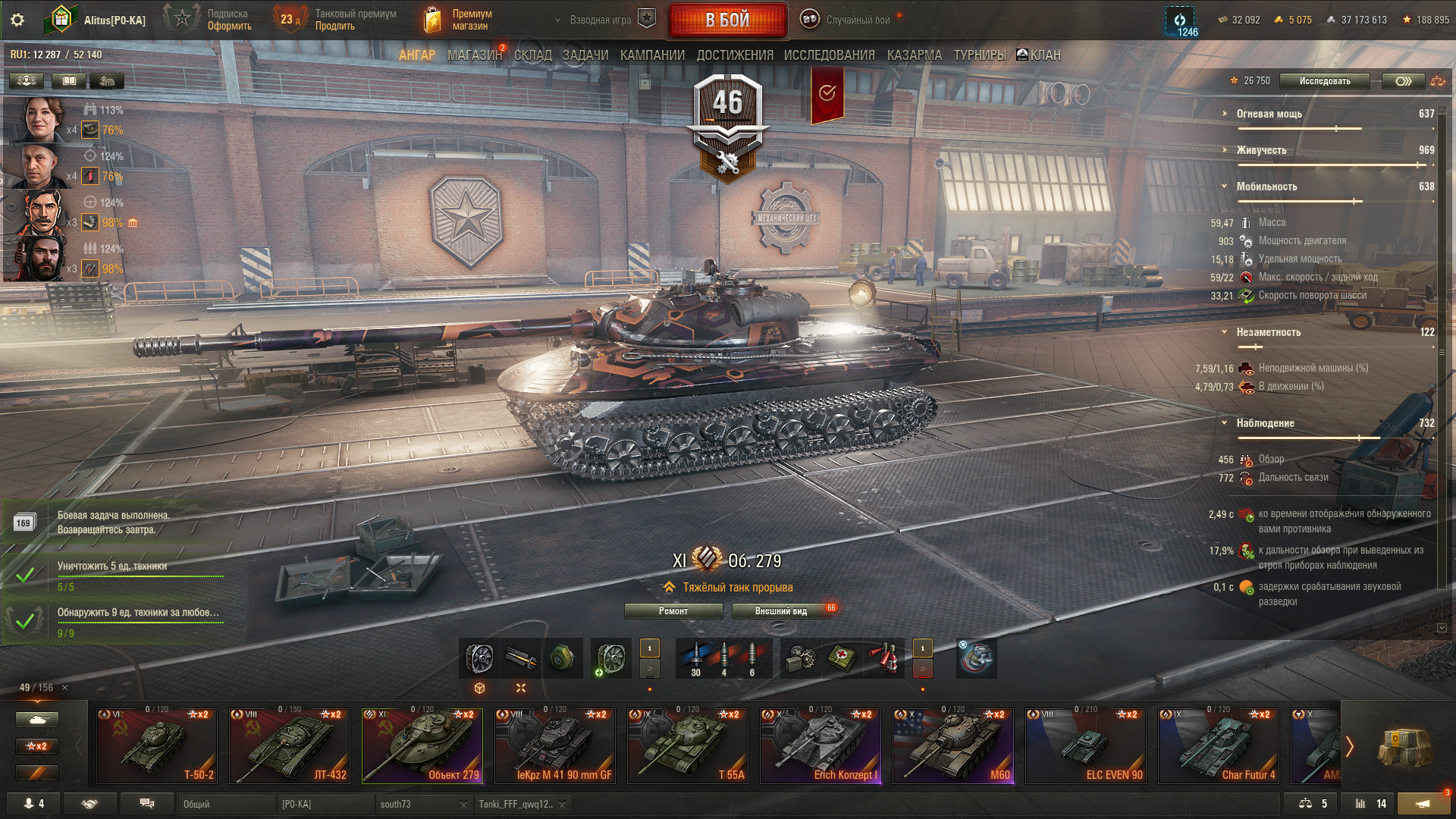The width and height of the screenshot is (1456, 819).
Task: Close the south73 chat tab
Action: click(463, 805)
